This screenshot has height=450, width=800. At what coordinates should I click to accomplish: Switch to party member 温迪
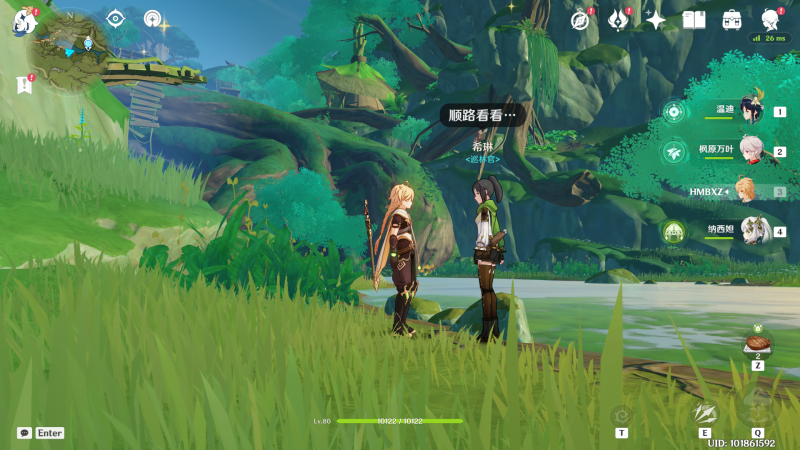click(x=752, y=112)
